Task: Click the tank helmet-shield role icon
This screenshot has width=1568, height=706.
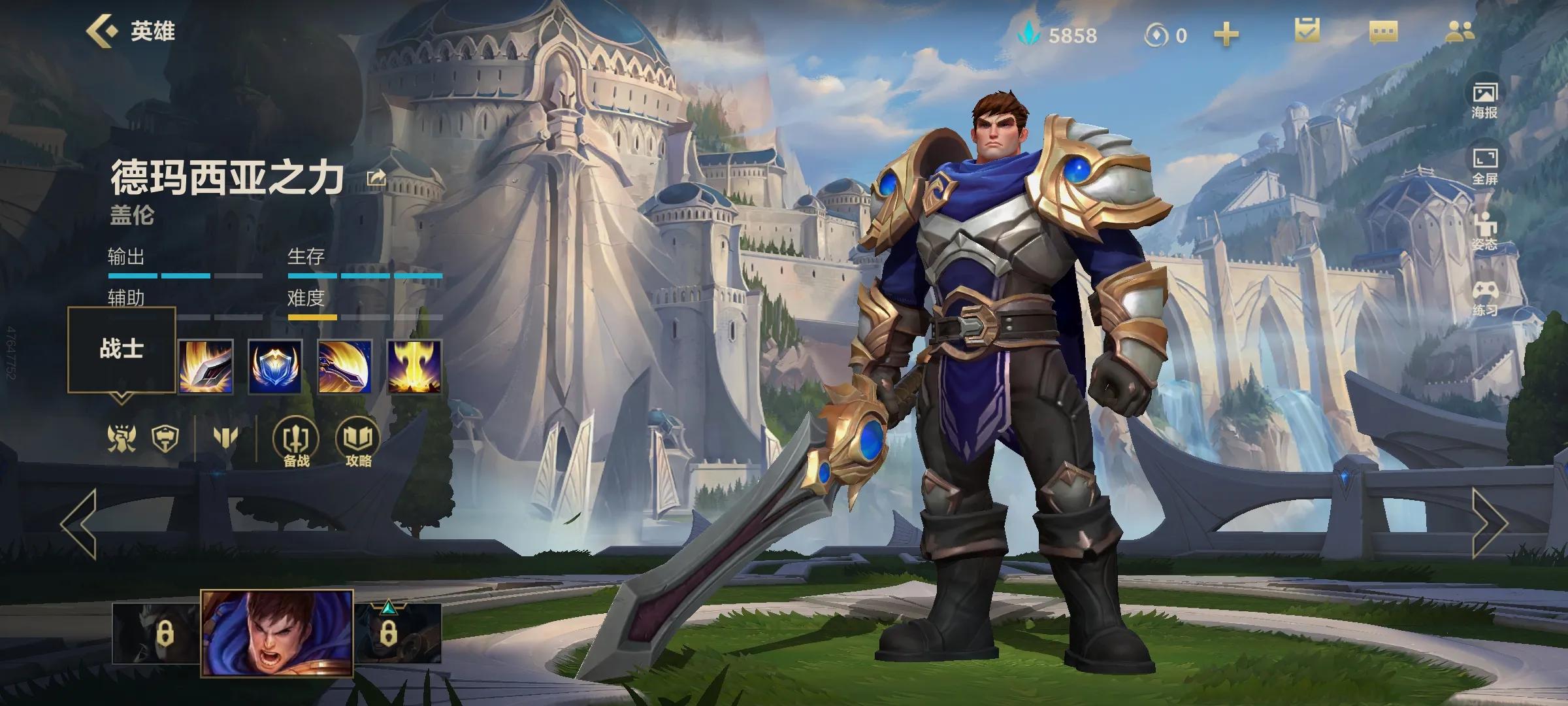Action: [x=165, y=438]
